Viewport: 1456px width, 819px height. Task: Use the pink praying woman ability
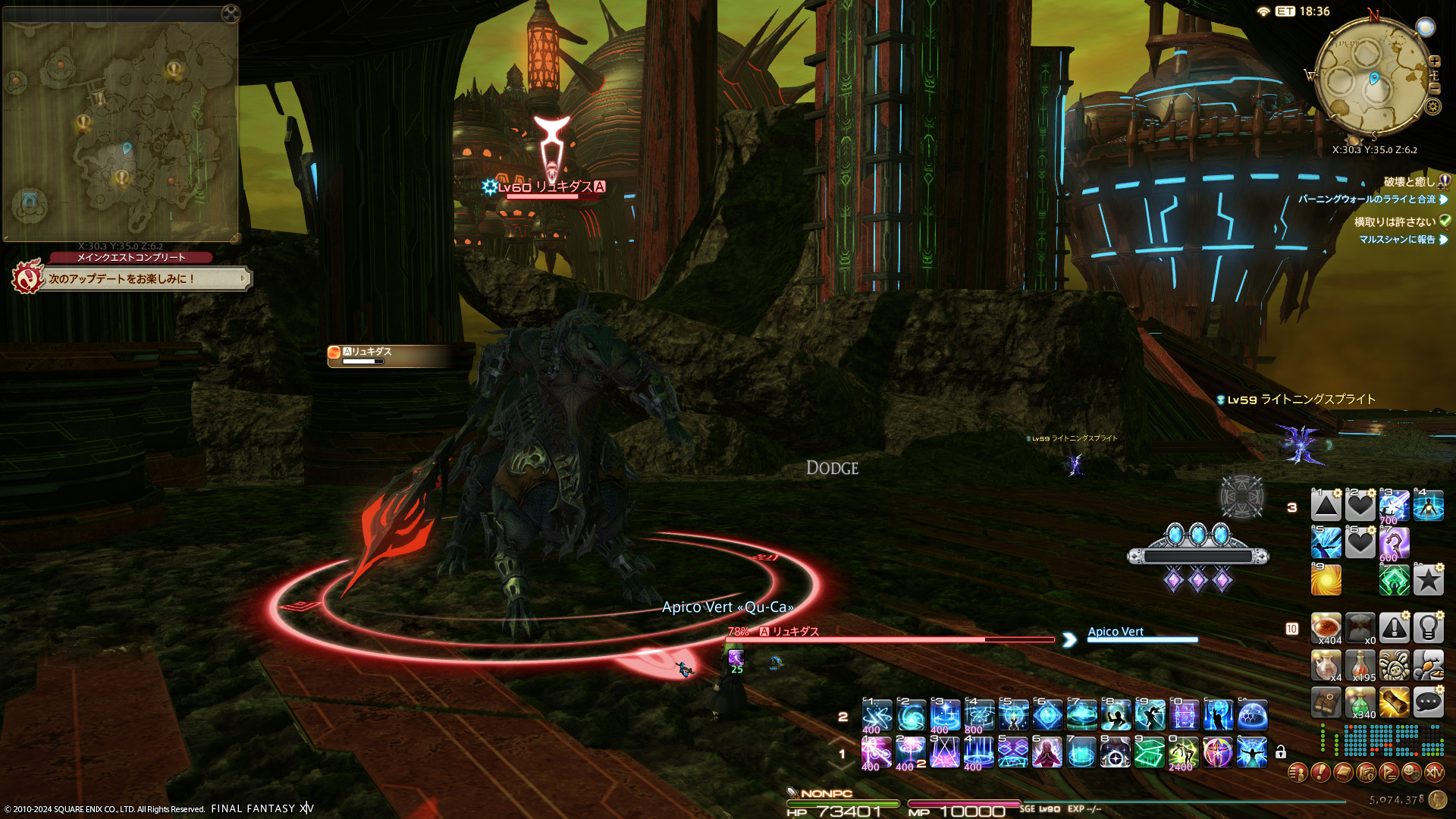[x=1046, y=752]
